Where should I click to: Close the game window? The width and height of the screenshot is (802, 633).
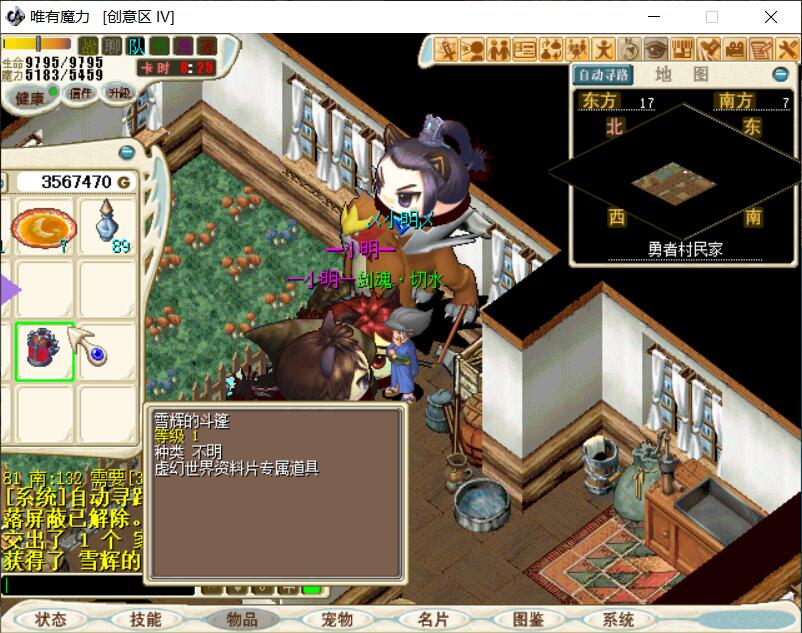(771, 17)
